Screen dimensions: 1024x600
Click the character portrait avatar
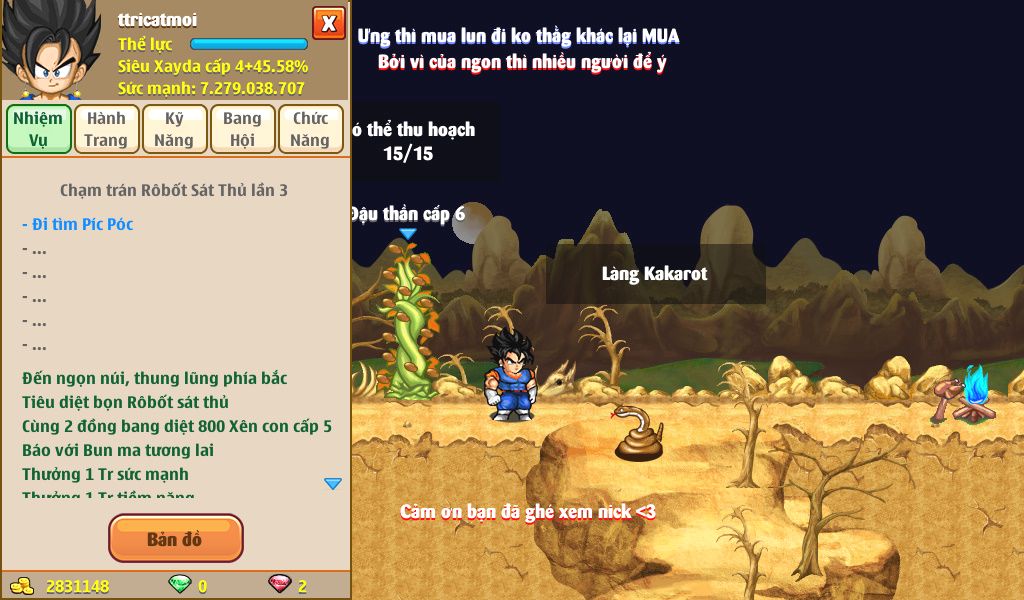point(50,50)
